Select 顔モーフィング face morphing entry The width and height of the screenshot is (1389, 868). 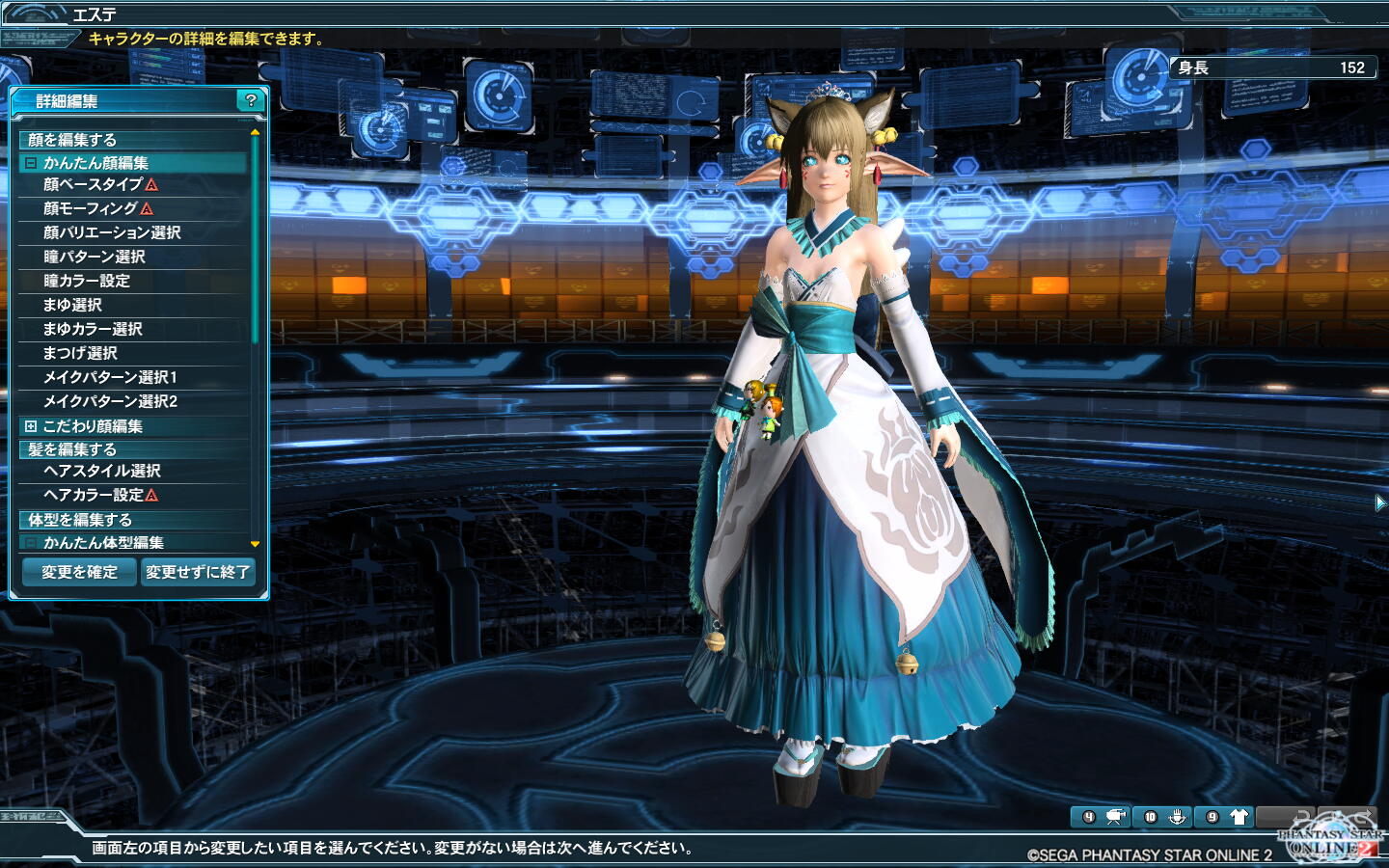point(91,208)
